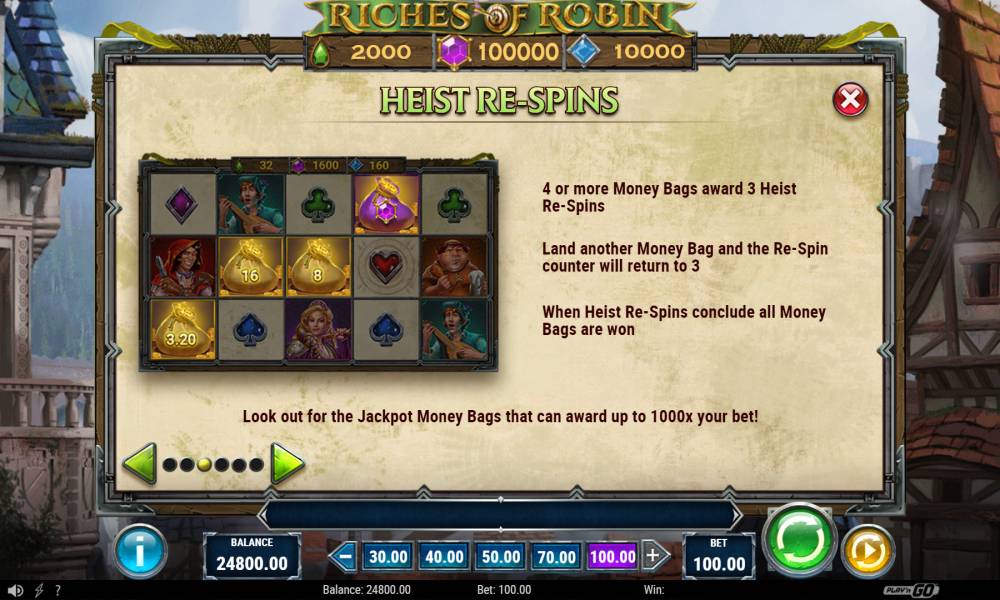Pick the 70.00 bet amount

(555, 556)
